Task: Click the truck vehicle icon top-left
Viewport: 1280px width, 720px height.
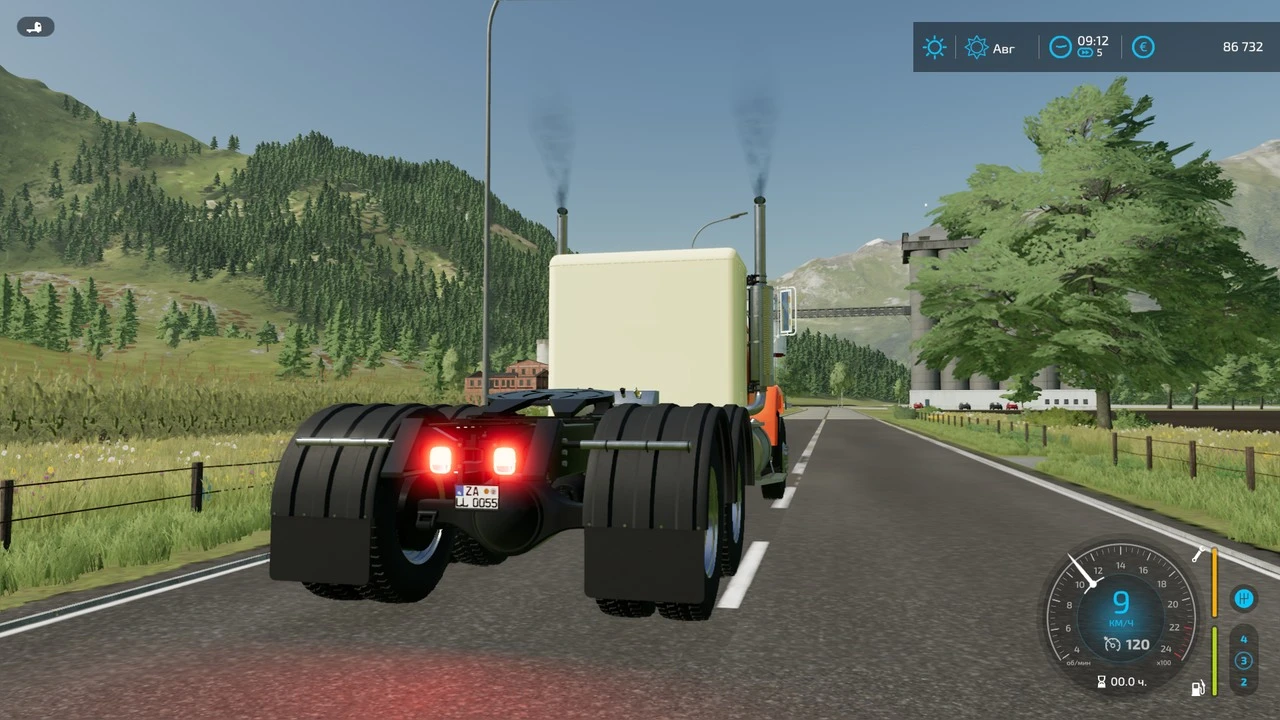Action: click(x=34, y=26)
